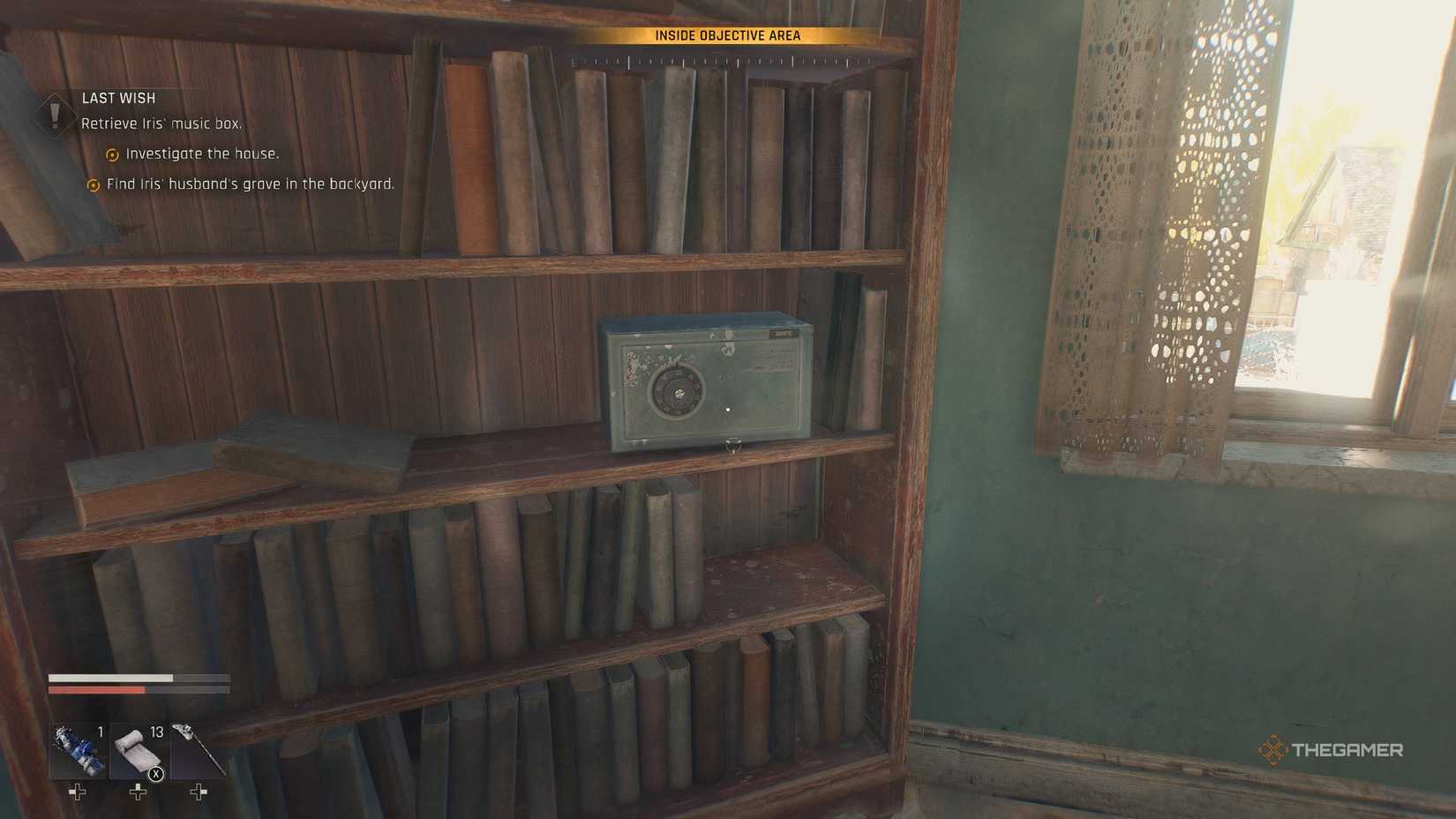Click the red stamina bar

click(x=97, y=690)
